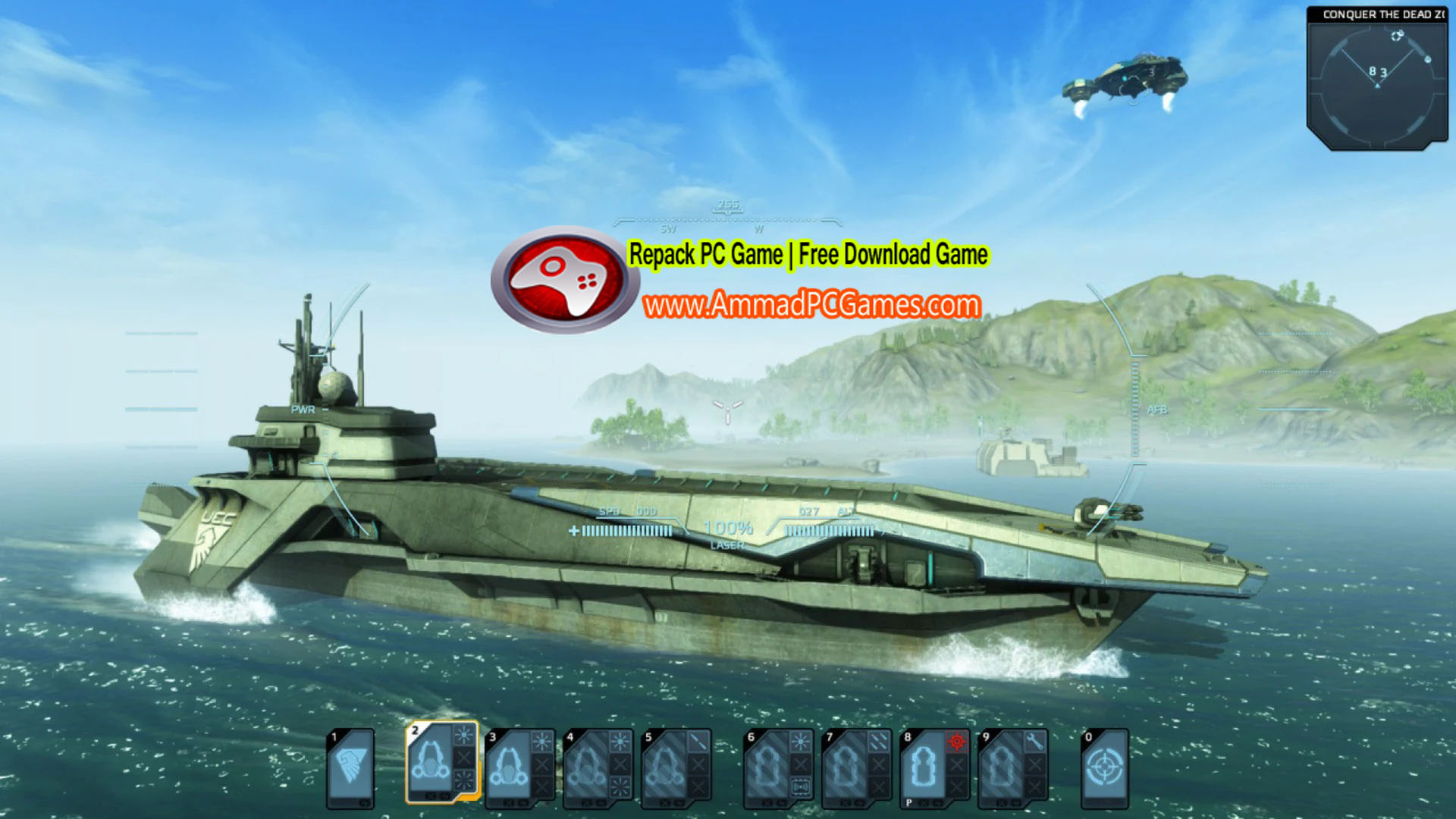Open the mission title bar reading Conquer The Dead Zone

(x=1385, y=14)
